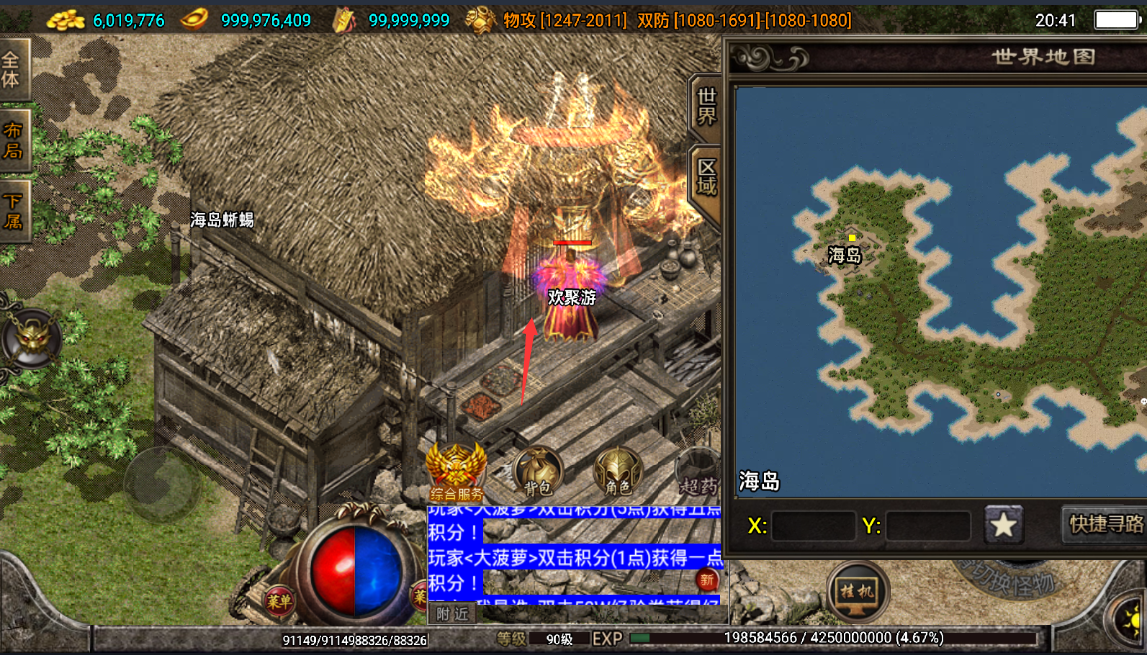Click the red 新 chat button
The image size is (1147, 656).
click(708, 581)
